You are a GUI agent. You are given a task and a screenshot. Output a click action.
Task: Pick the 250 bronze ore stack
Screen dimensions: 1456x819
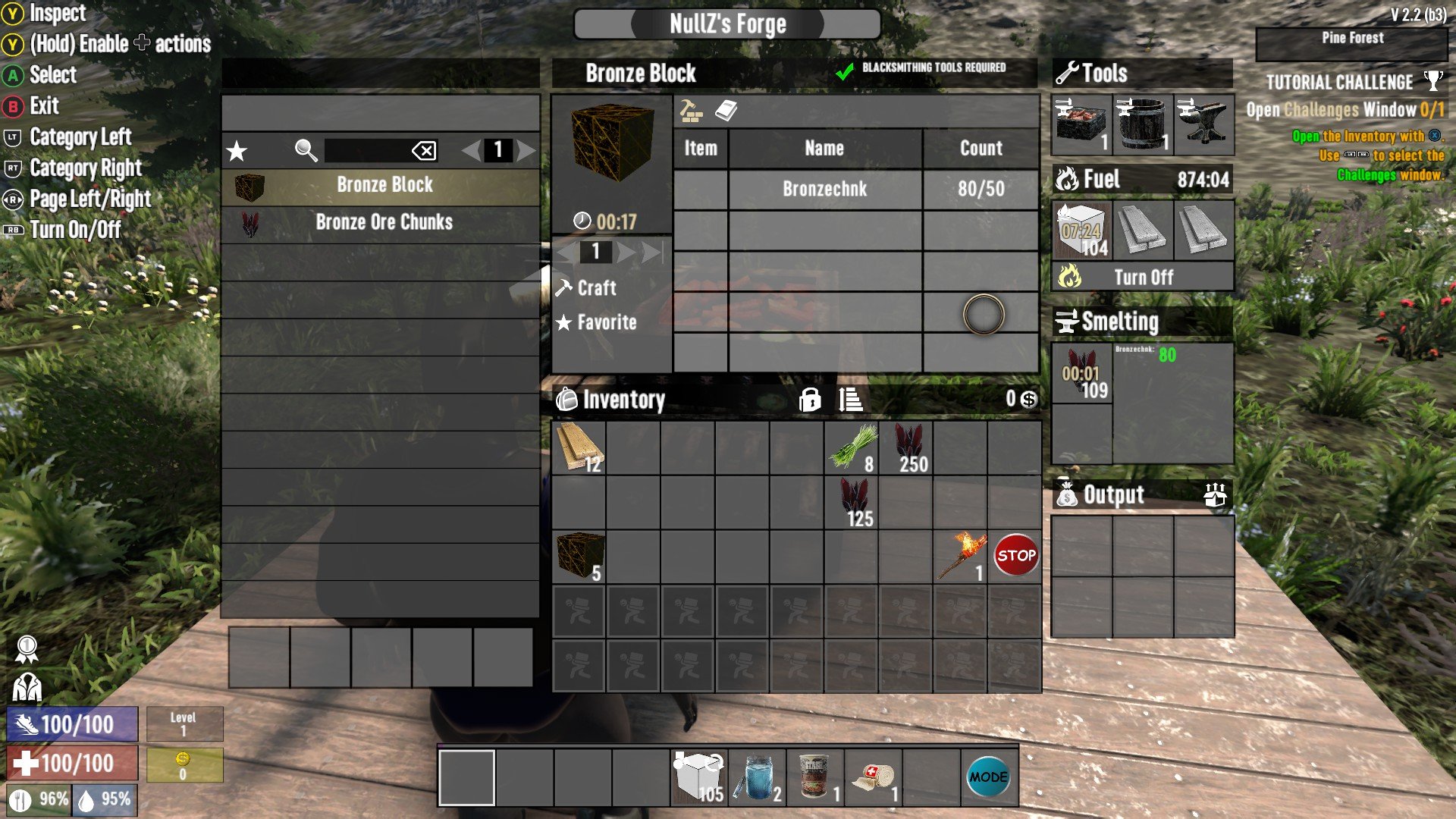[x=906, y=448]
